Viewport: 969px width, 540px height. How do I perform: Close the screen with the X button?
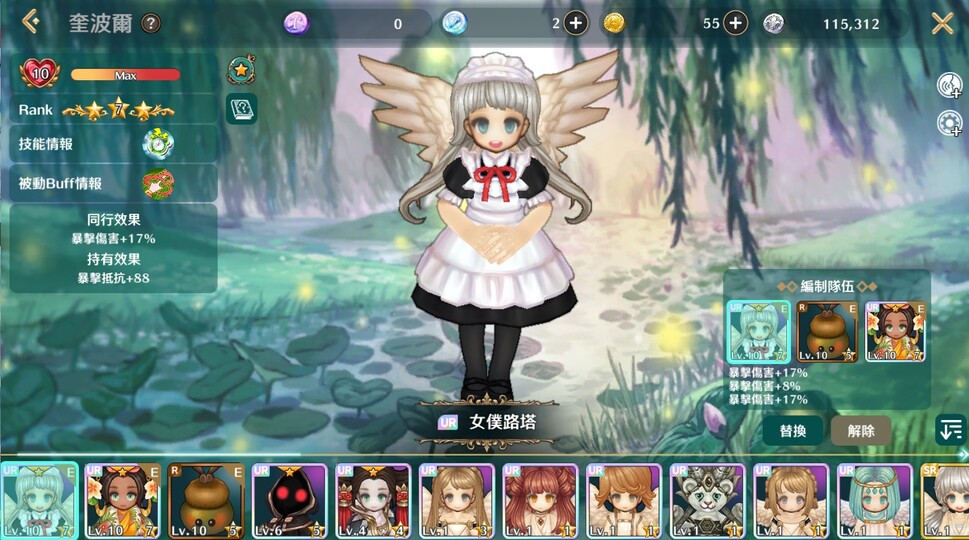point(942,22)
